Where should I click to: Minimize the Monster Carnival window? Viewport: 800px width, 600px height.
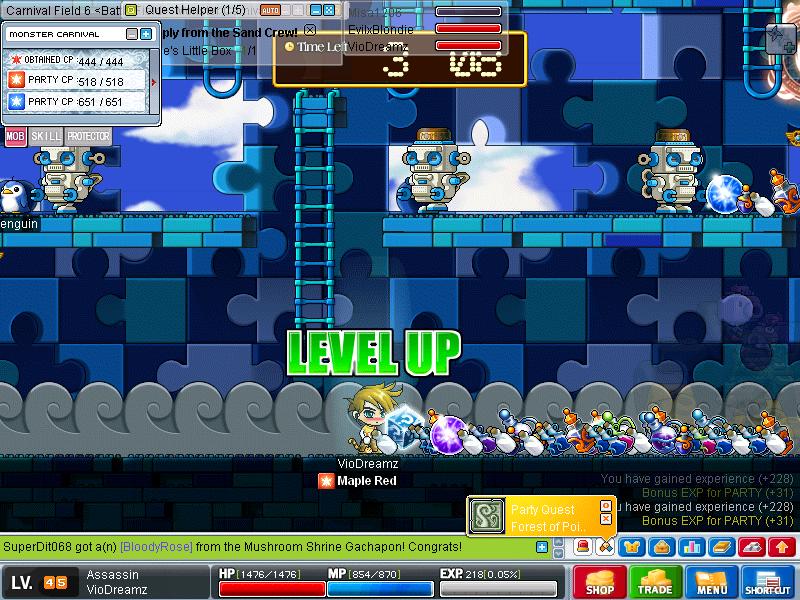(133, 34)
